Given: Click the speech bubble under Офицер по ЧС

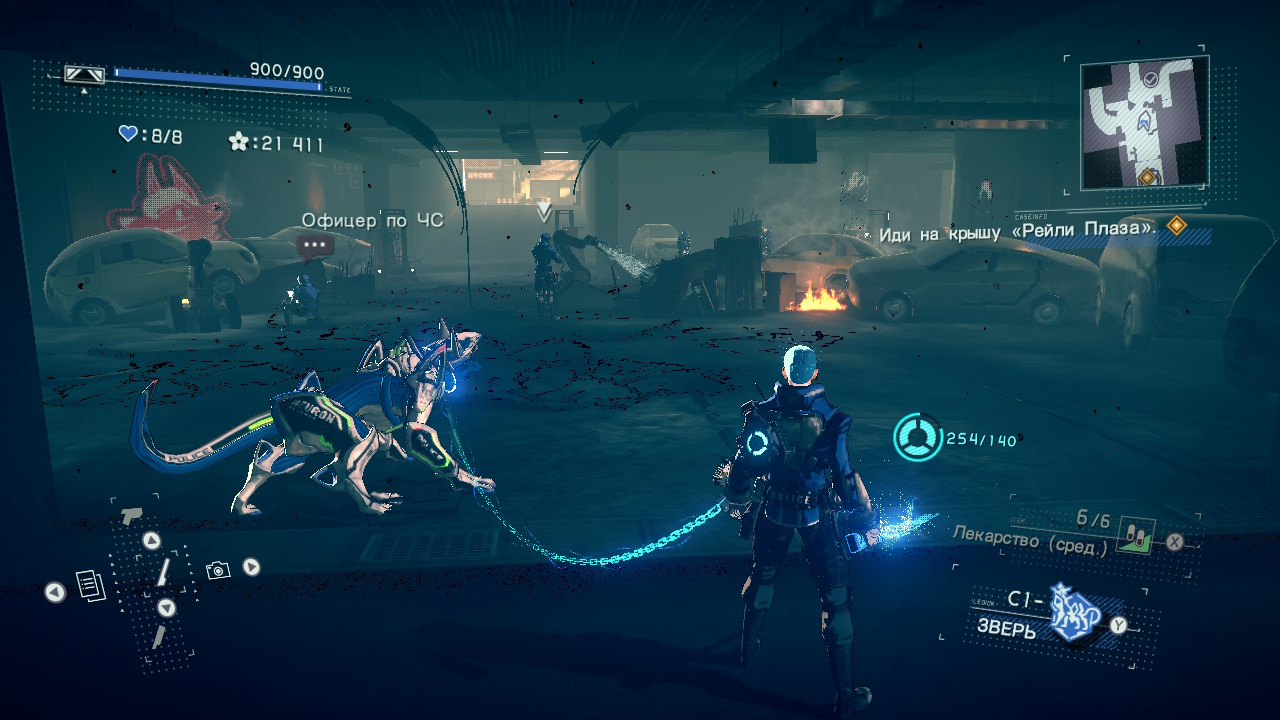Looking at the screenshot, I should pos(316,244).
